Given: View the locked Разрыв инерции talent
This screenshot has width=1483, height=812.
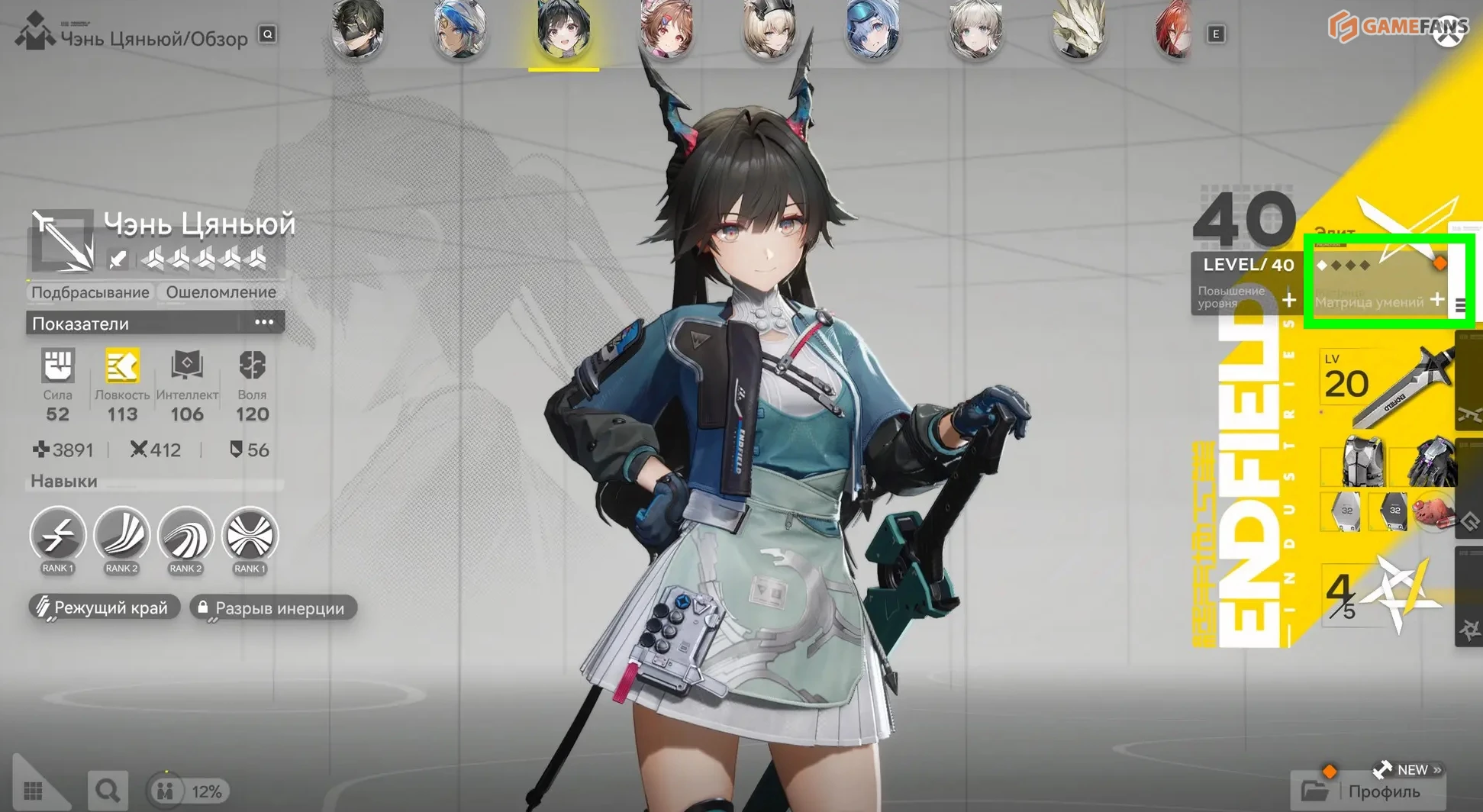Looking at the screenshot, I should click(x=272, y=608).
